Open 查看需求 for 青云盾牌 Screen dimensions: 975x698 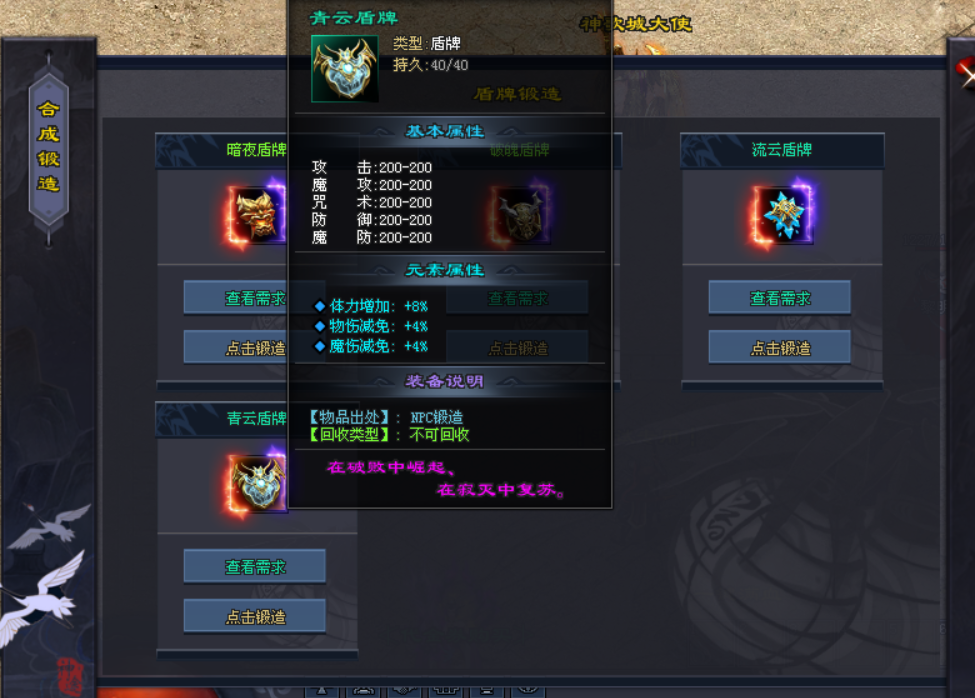255,567
